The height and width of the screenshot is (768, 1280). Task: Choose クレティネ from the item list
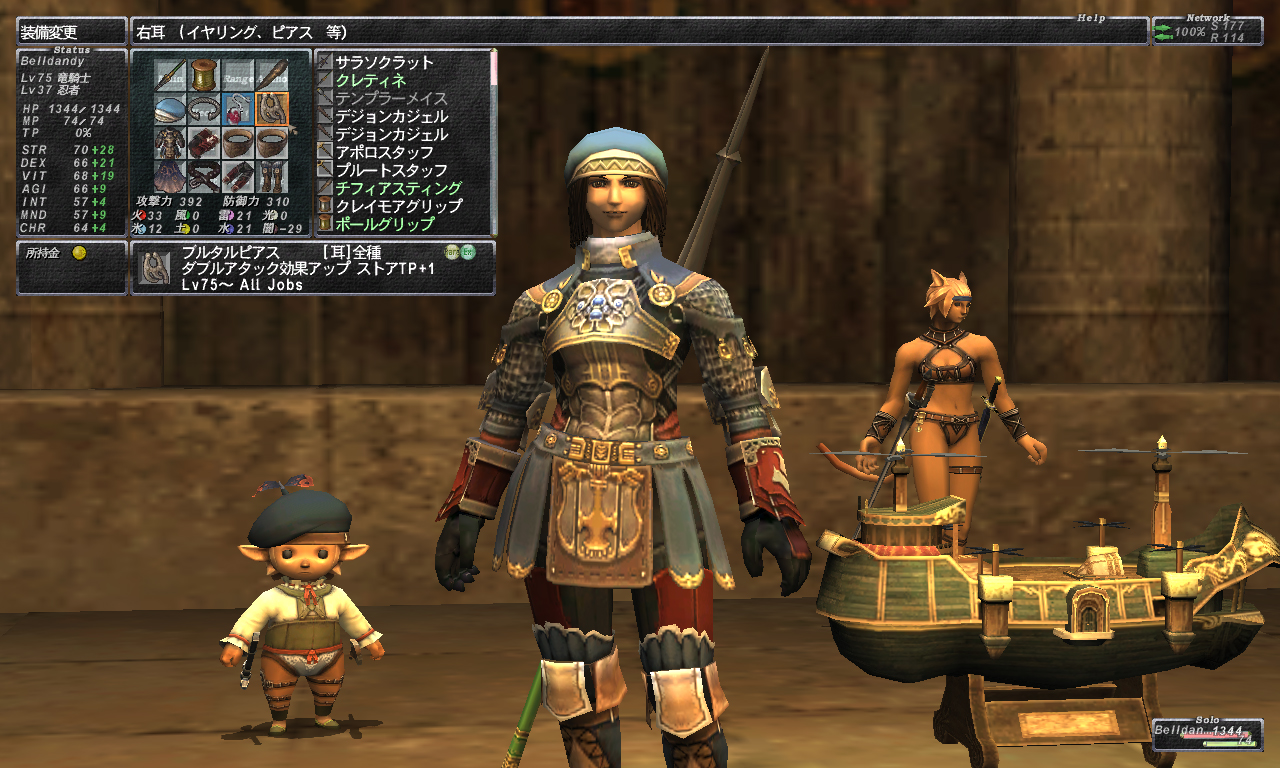point(370,80)
